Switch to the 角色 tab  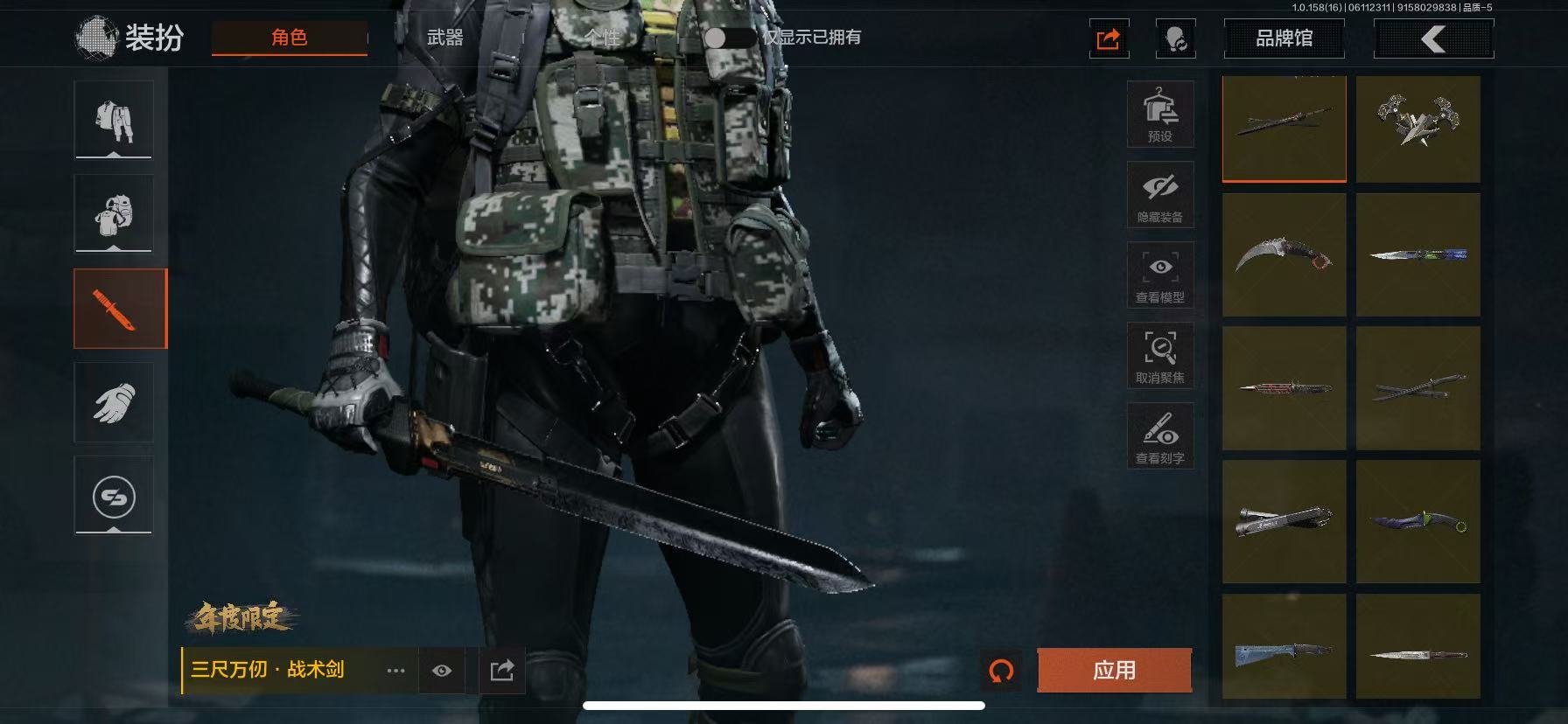(290, 38)
